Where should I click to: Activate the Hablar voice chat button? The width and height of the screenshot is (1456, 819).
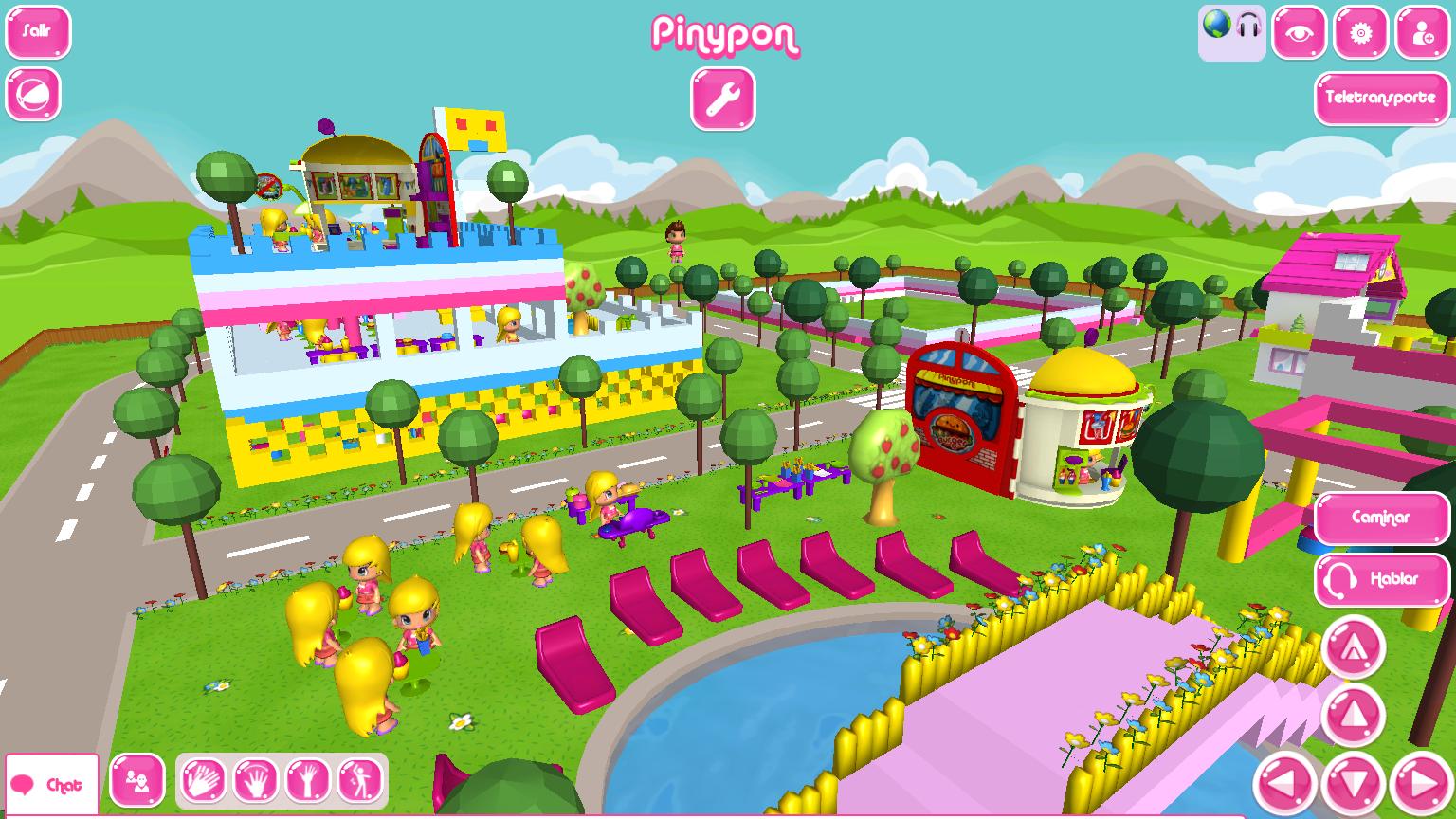[1380, 579]
